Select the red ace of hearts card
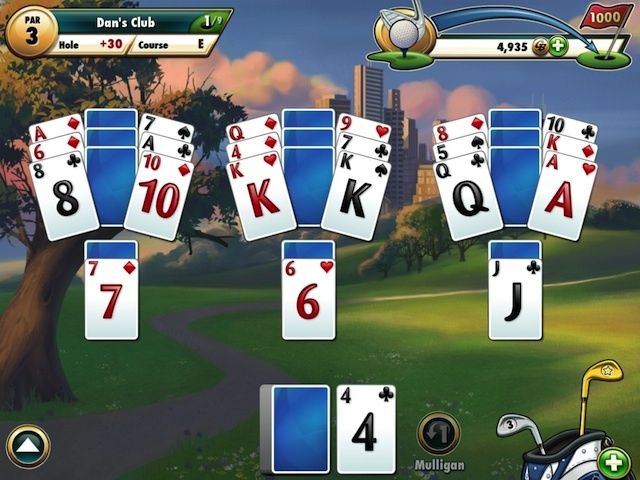 point(562,202)
